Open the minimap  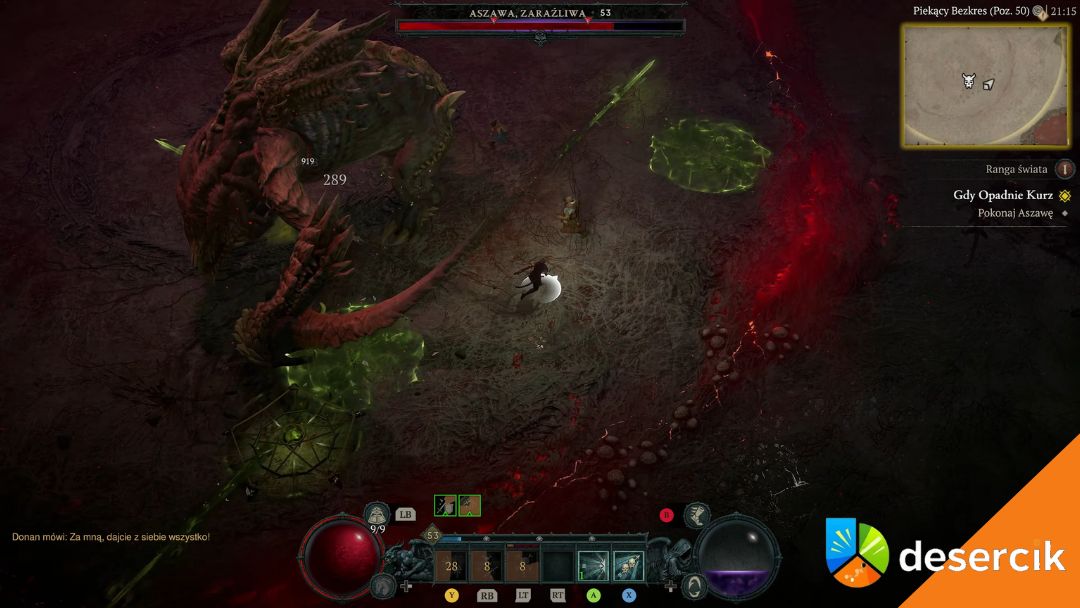pos(984,86)
